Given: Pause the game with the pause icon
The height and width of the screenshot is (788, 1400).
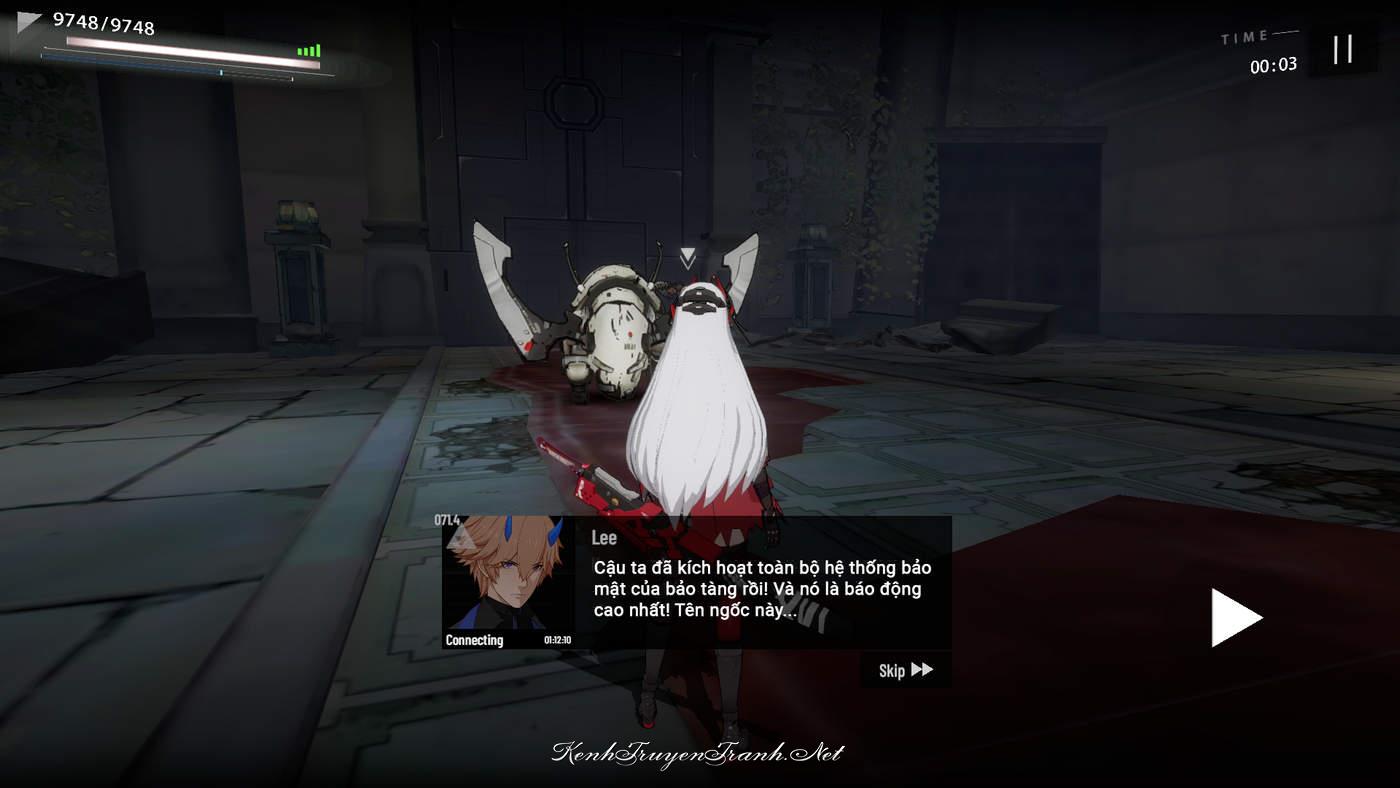Looking at the screenshot, I should [x=1343, y=49].
